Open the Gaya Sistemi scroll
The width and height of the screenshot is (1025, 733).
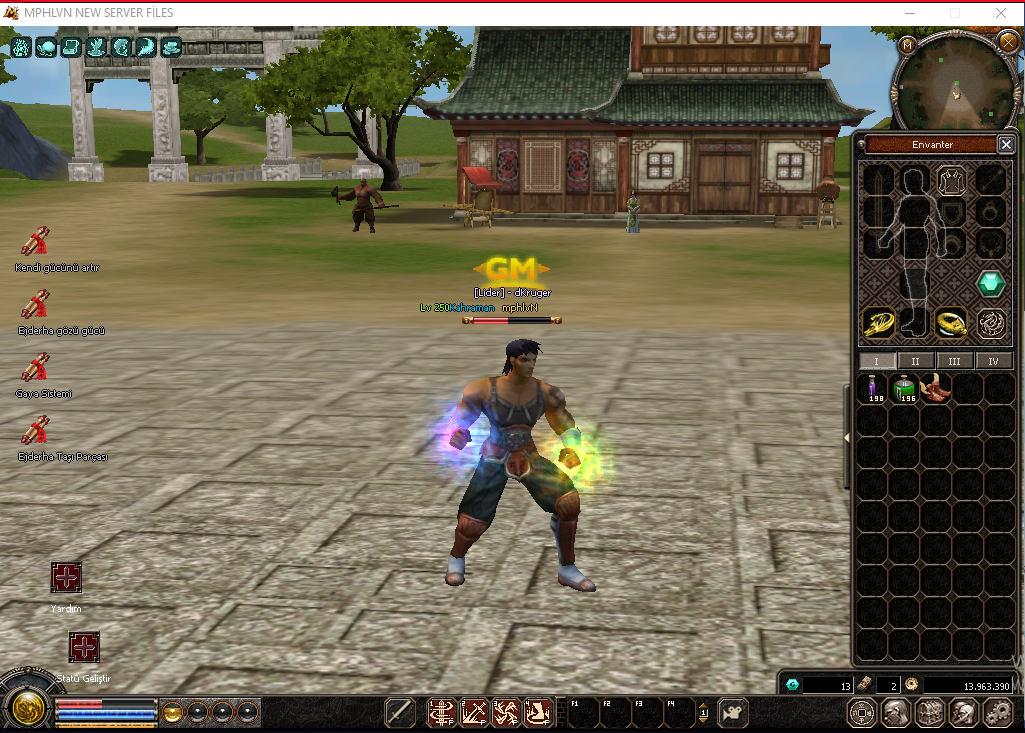(x=36, y=368)
